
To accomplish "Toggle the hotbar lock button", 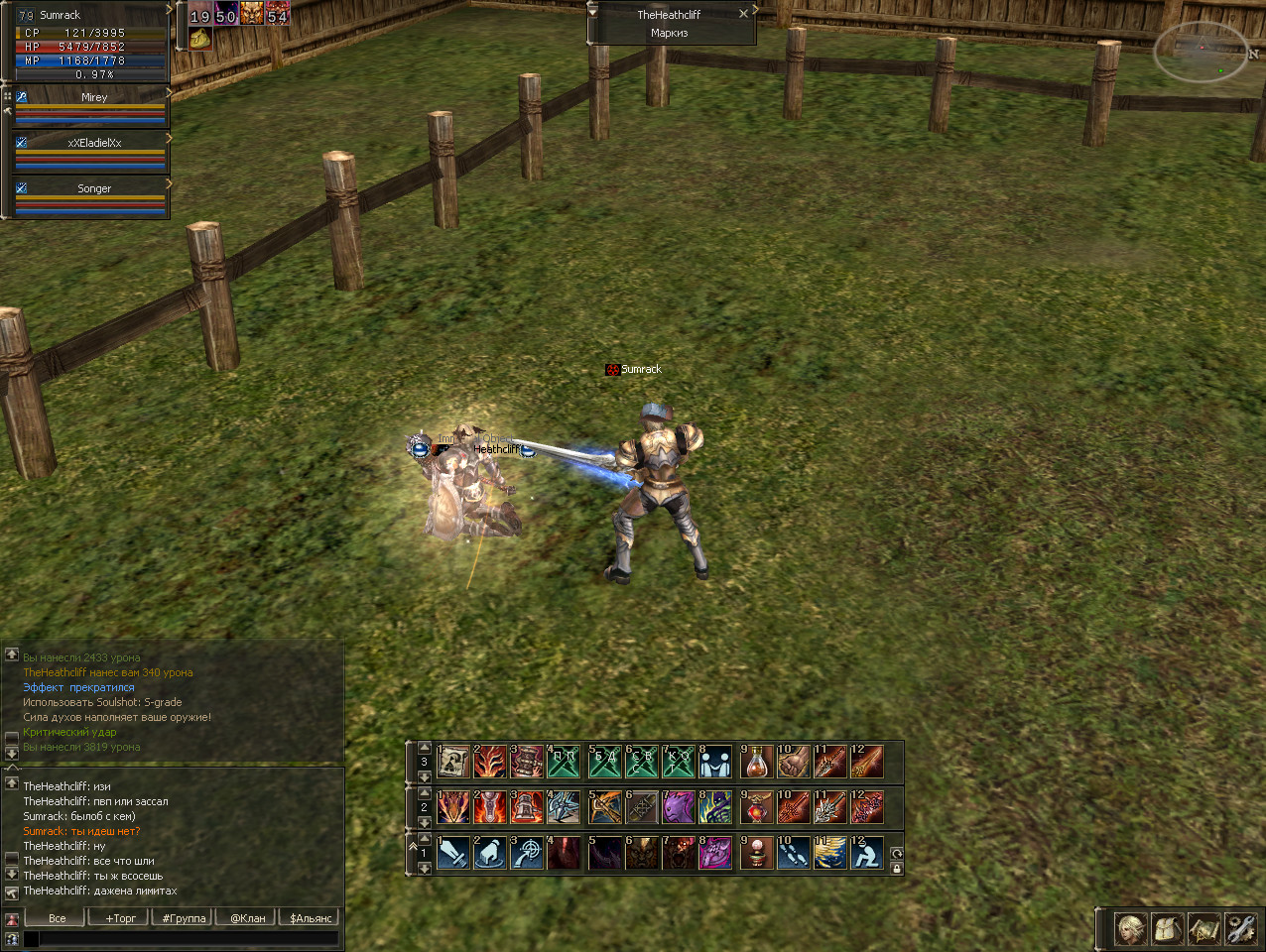I will (x=897, y=869).
